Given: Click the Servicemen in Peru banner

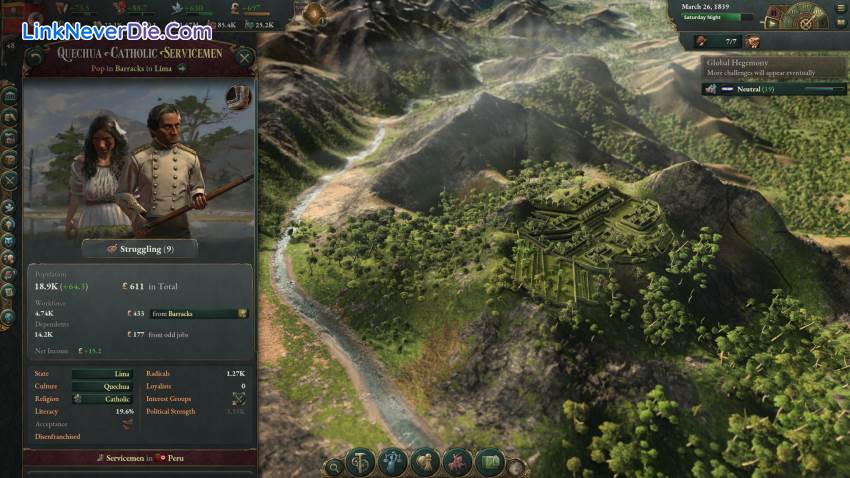Looking at the screenshot, I should tap(138, 458).
